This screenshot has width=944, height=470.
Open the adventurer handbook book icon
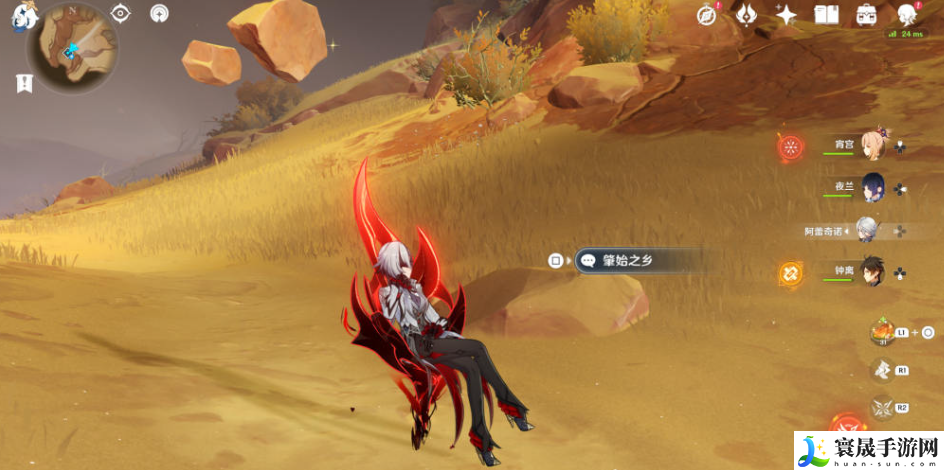tap(826, 14)
